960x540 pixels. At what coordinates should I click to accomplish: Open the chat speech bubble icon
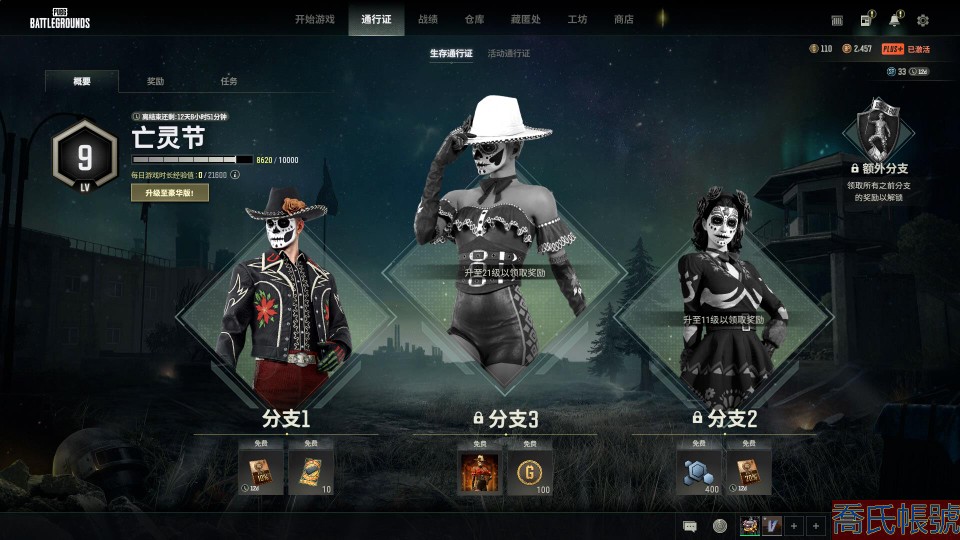pos(689,526)
